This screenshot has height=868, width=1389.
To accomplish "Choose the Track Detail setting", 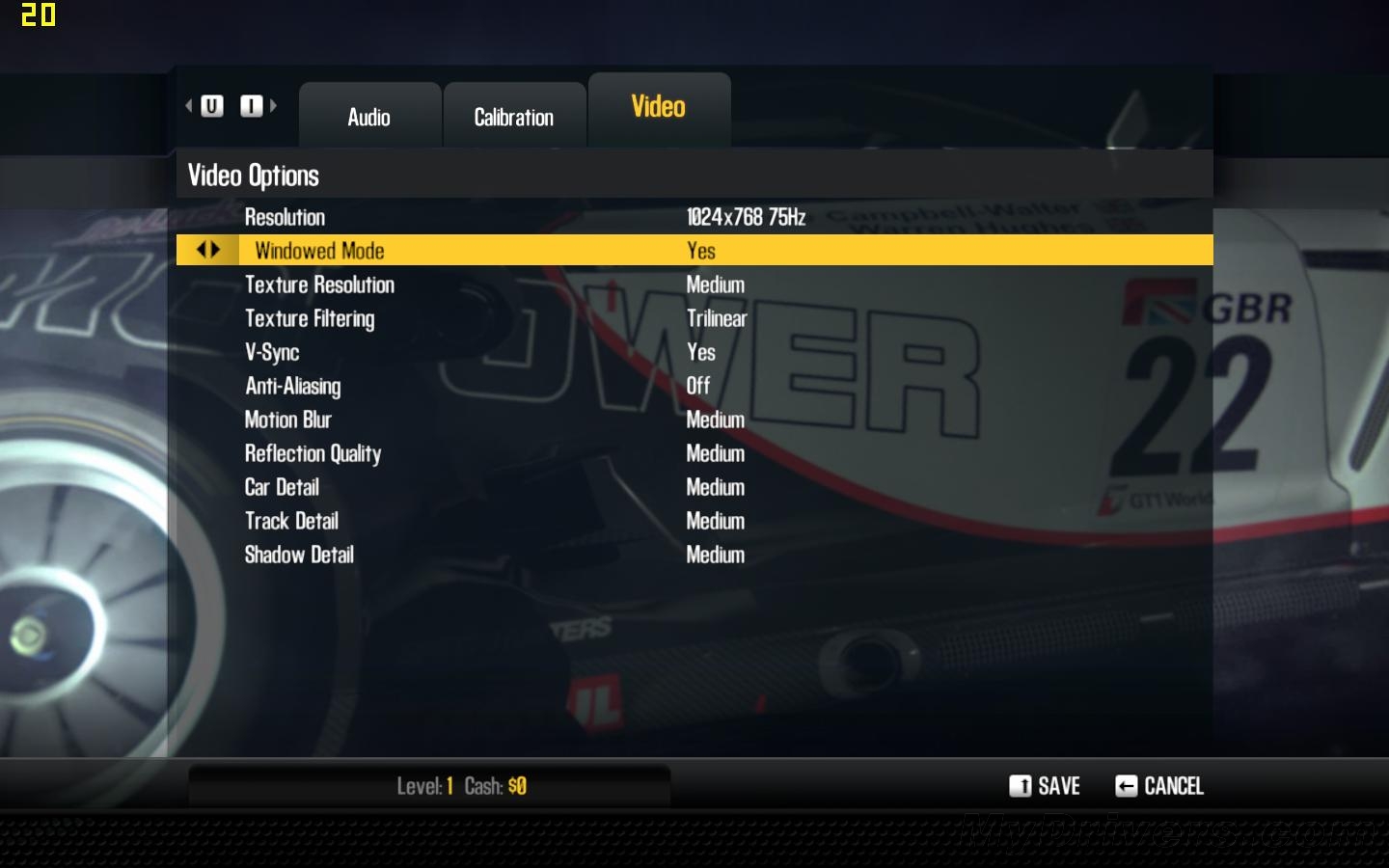I will point(291,521).
